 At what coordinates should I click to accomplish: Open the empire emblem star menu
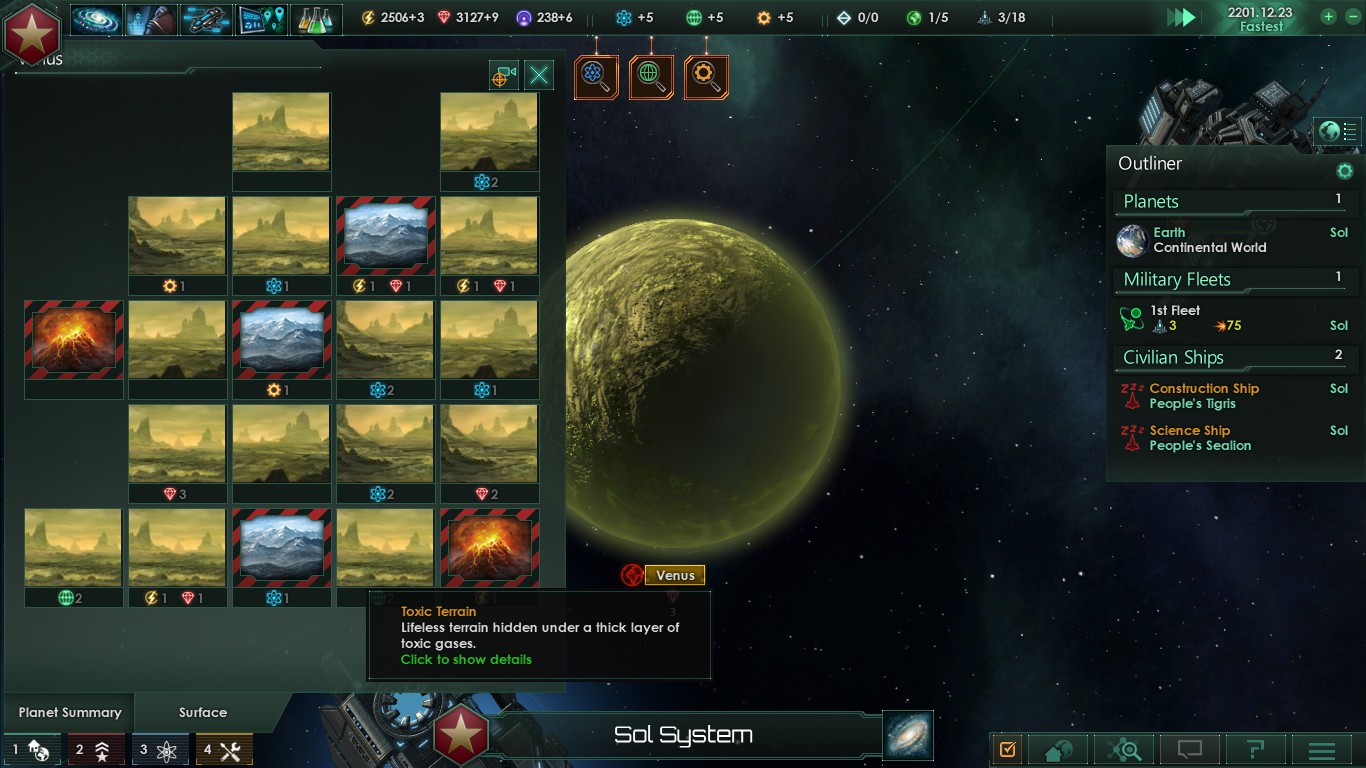click(32, 32)
